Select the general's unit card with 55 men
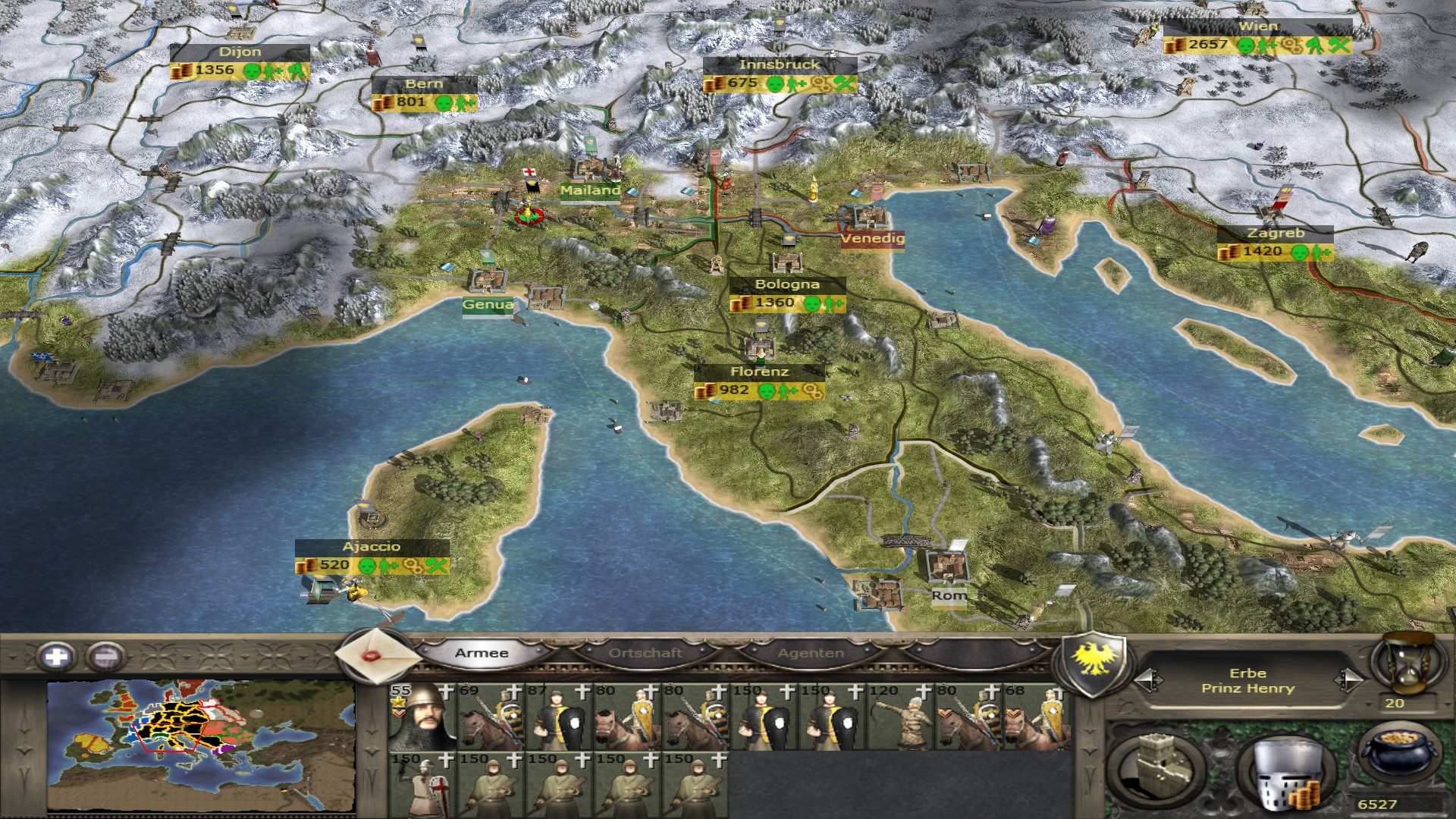The height and width of the screenshot is (819, 1456). pos(422,717)
